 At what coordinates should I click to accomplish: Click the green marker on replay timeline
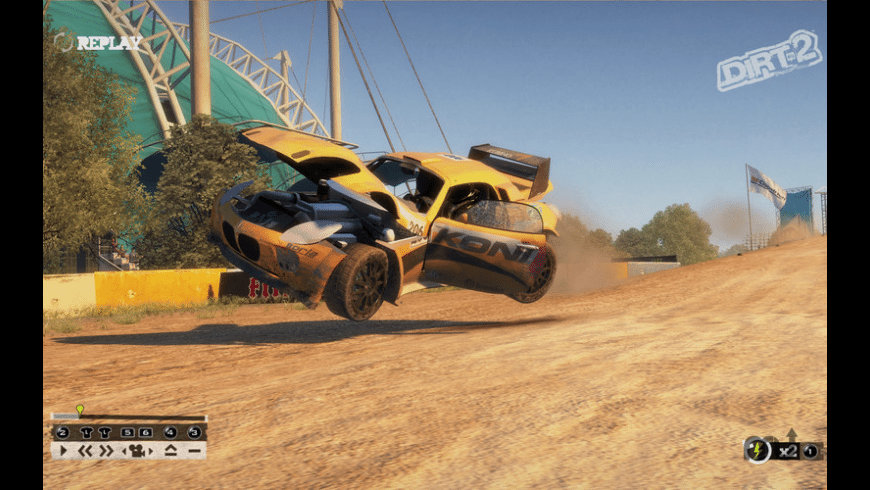click(x=79, y=409)
